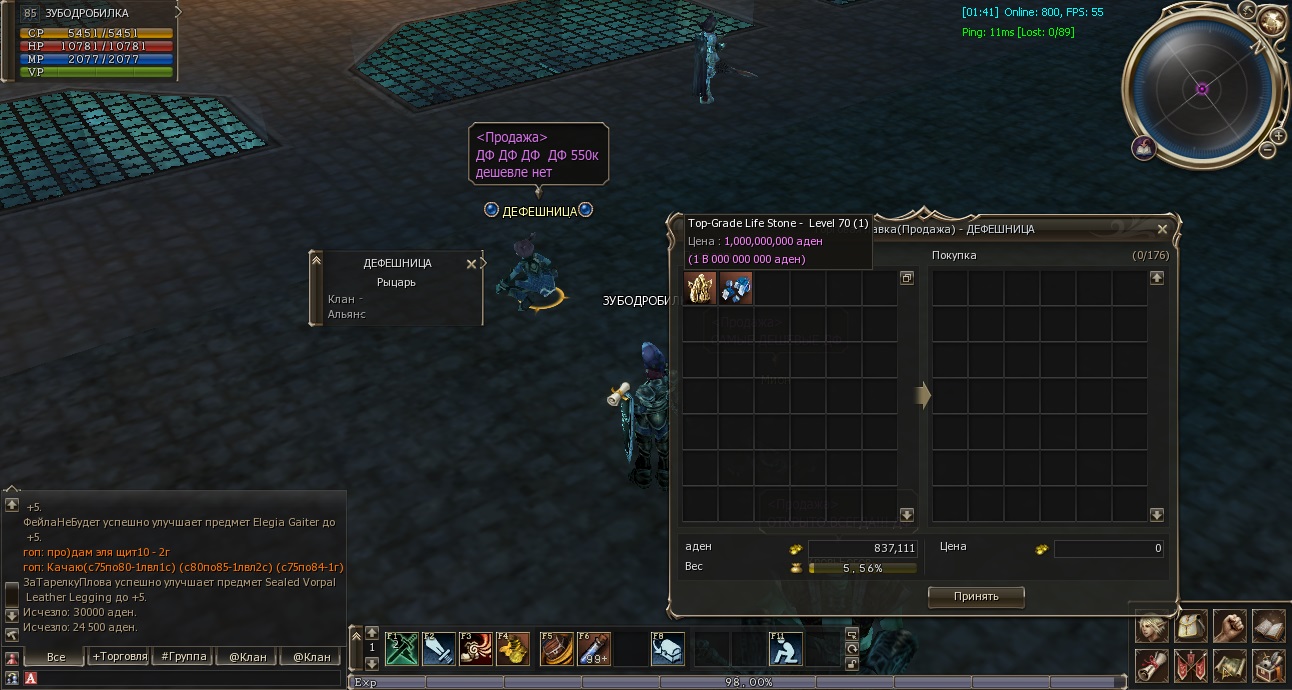Close the ДЕФЕШНИЦА private store window
The height and width of the screenshot is (690, 1292).
tap(1162, 229)
